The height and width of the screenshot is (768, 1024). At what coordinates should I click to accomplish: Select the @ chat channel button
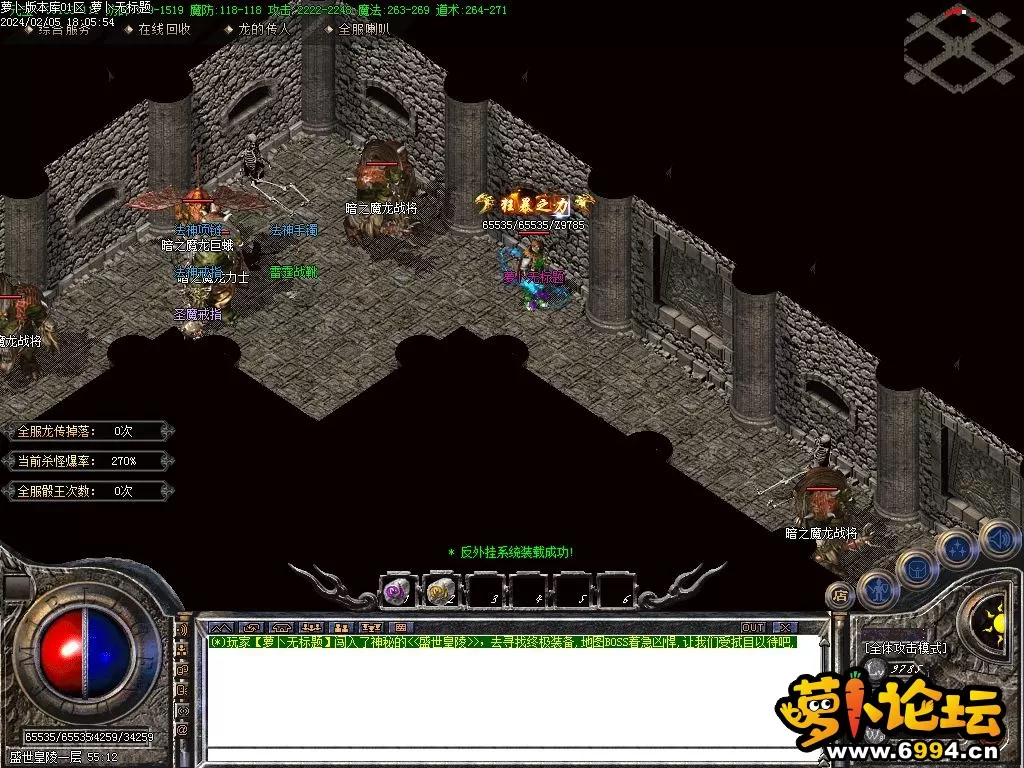[182, 729]
